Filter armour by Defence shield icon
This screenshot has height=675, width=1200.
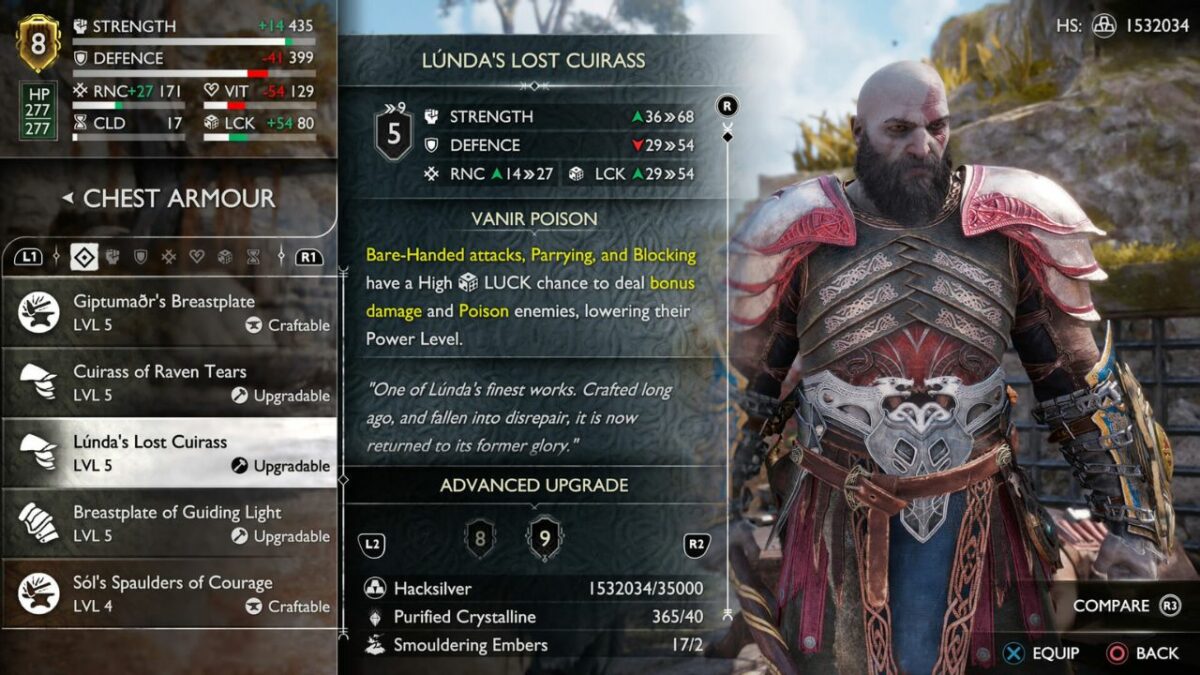(141, 257)
